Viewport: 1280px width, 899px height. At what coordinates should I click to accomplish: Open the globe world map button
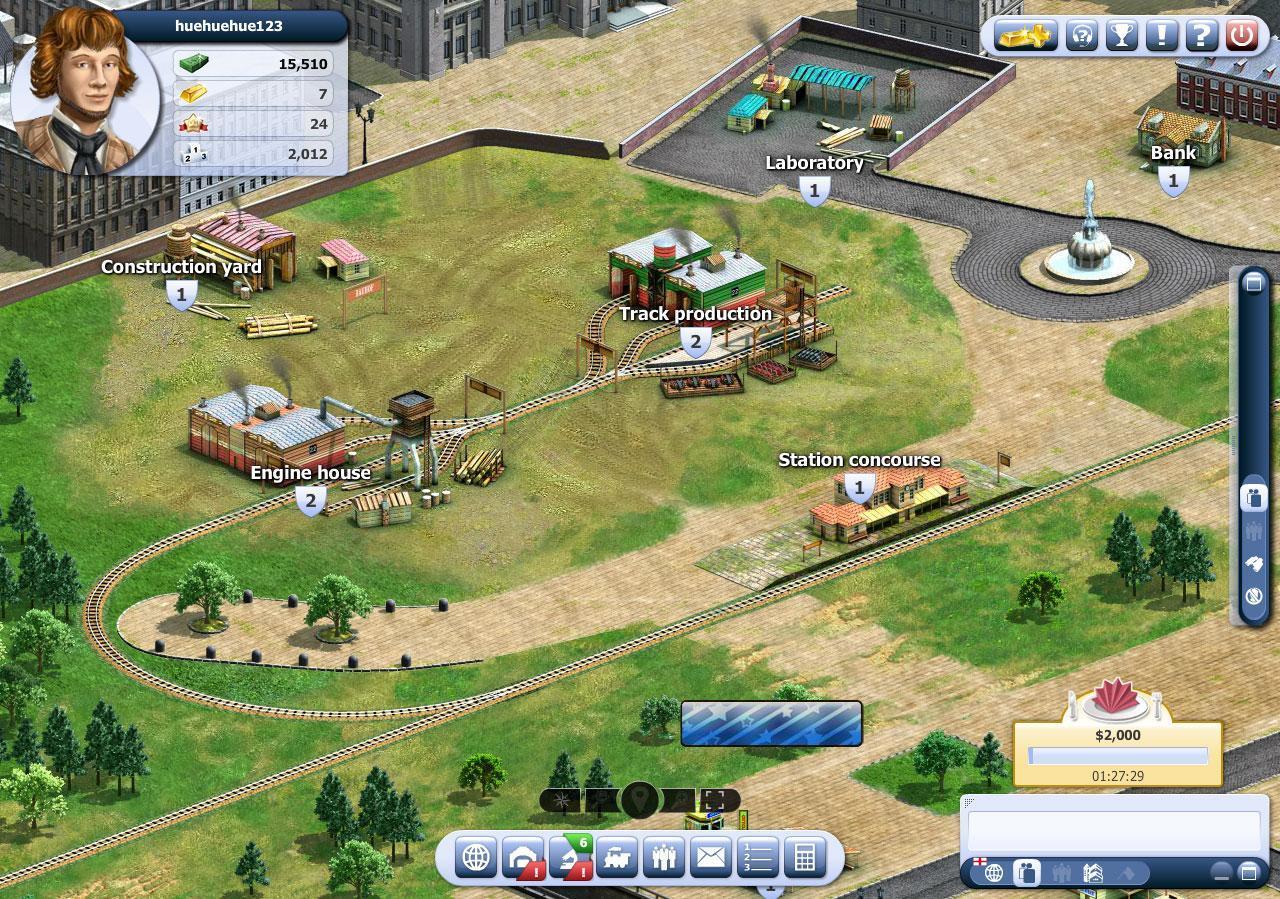click(476, 857)
